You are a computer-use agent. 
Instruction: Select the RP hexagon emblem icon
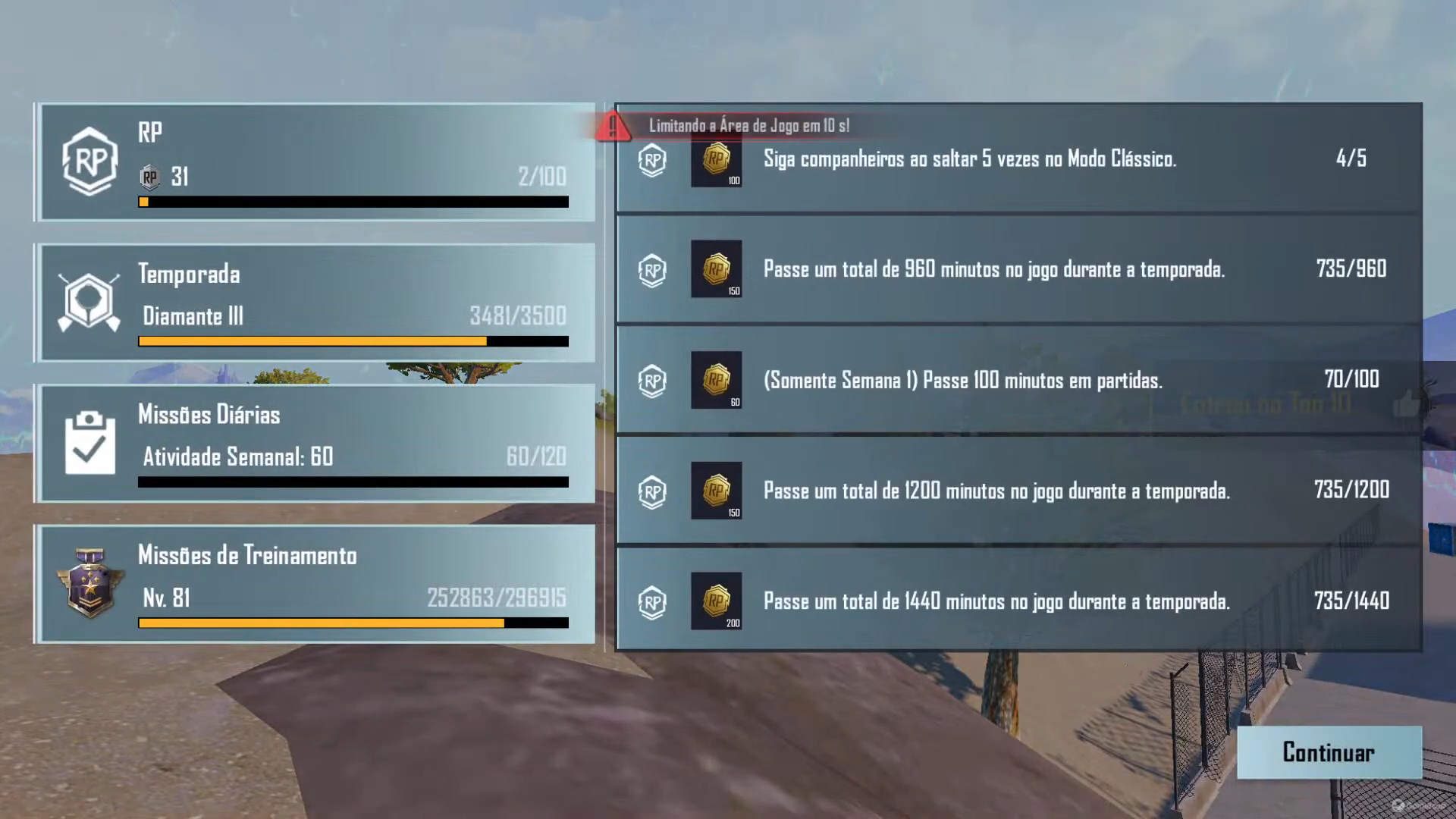click(89, 161)
